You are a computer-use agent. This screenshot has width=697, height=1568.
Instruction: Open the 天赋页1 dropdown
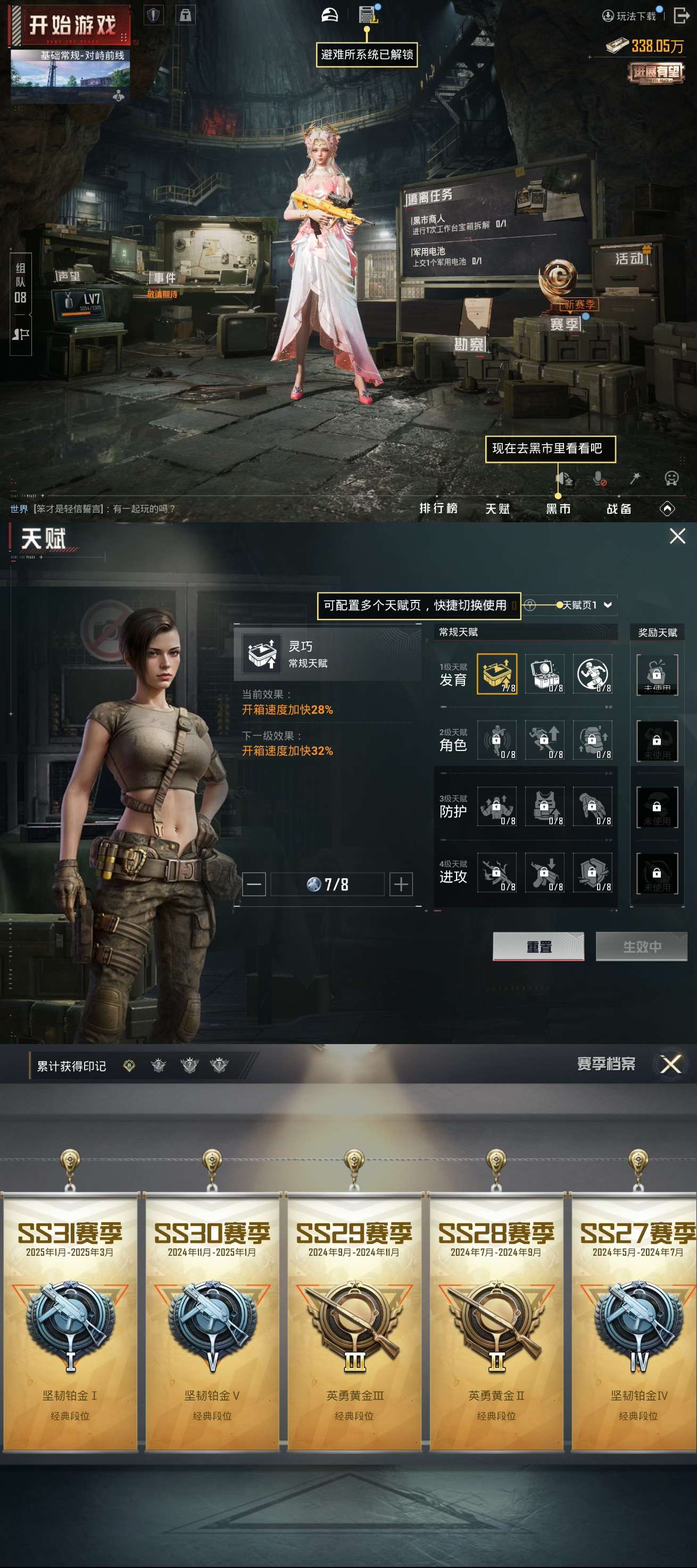point(586,604)
